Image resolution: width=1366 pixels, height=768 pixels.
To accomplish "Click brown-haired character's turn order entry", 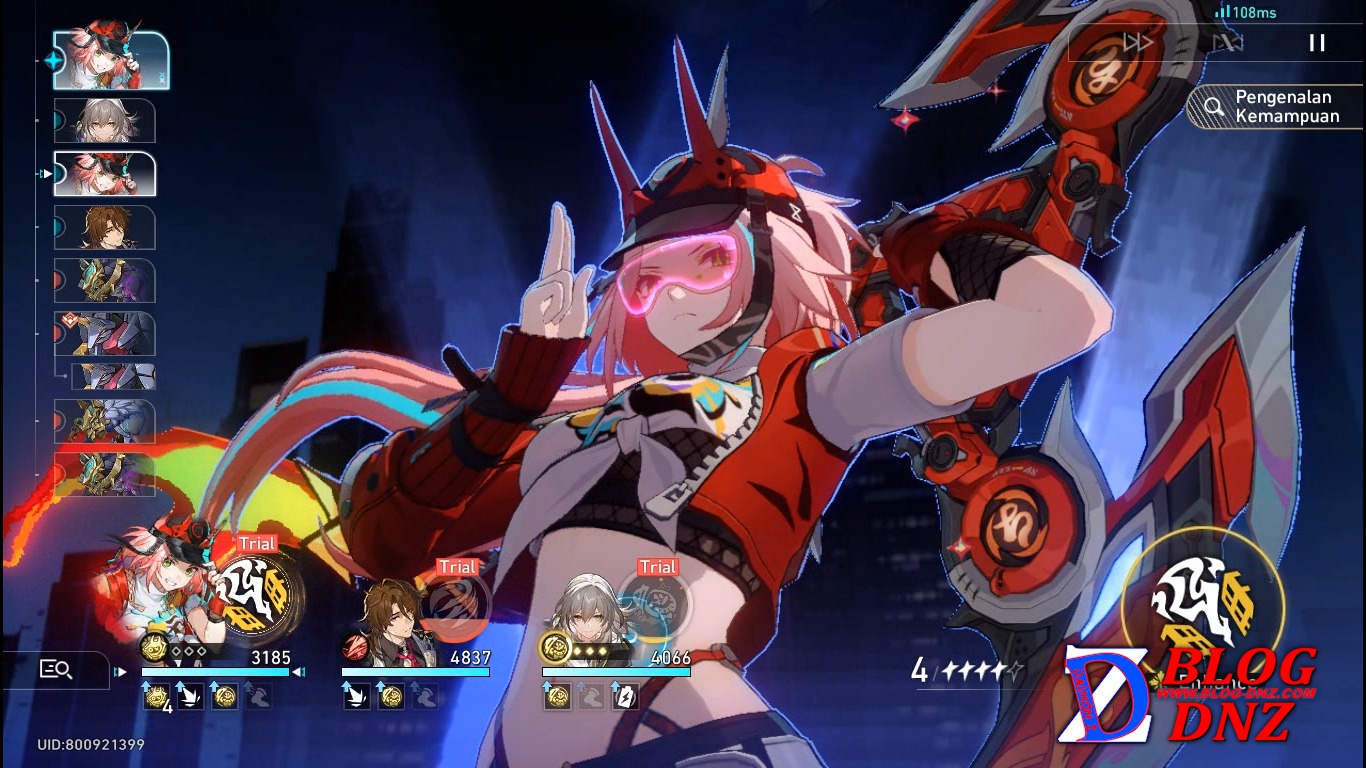I will click(x=105, y=228).
